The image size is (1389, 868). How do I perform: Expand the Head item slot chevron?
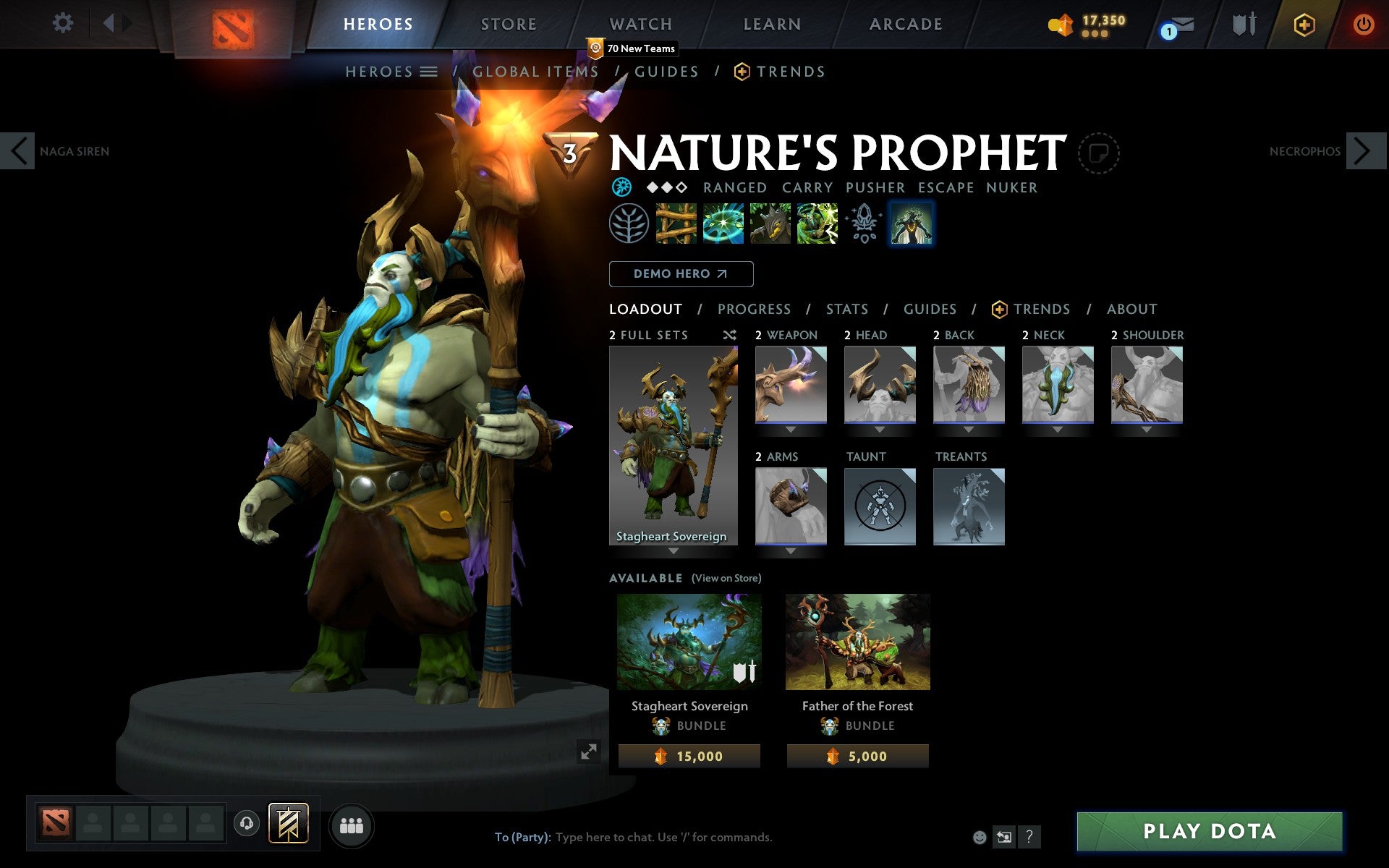pos(879,428)
